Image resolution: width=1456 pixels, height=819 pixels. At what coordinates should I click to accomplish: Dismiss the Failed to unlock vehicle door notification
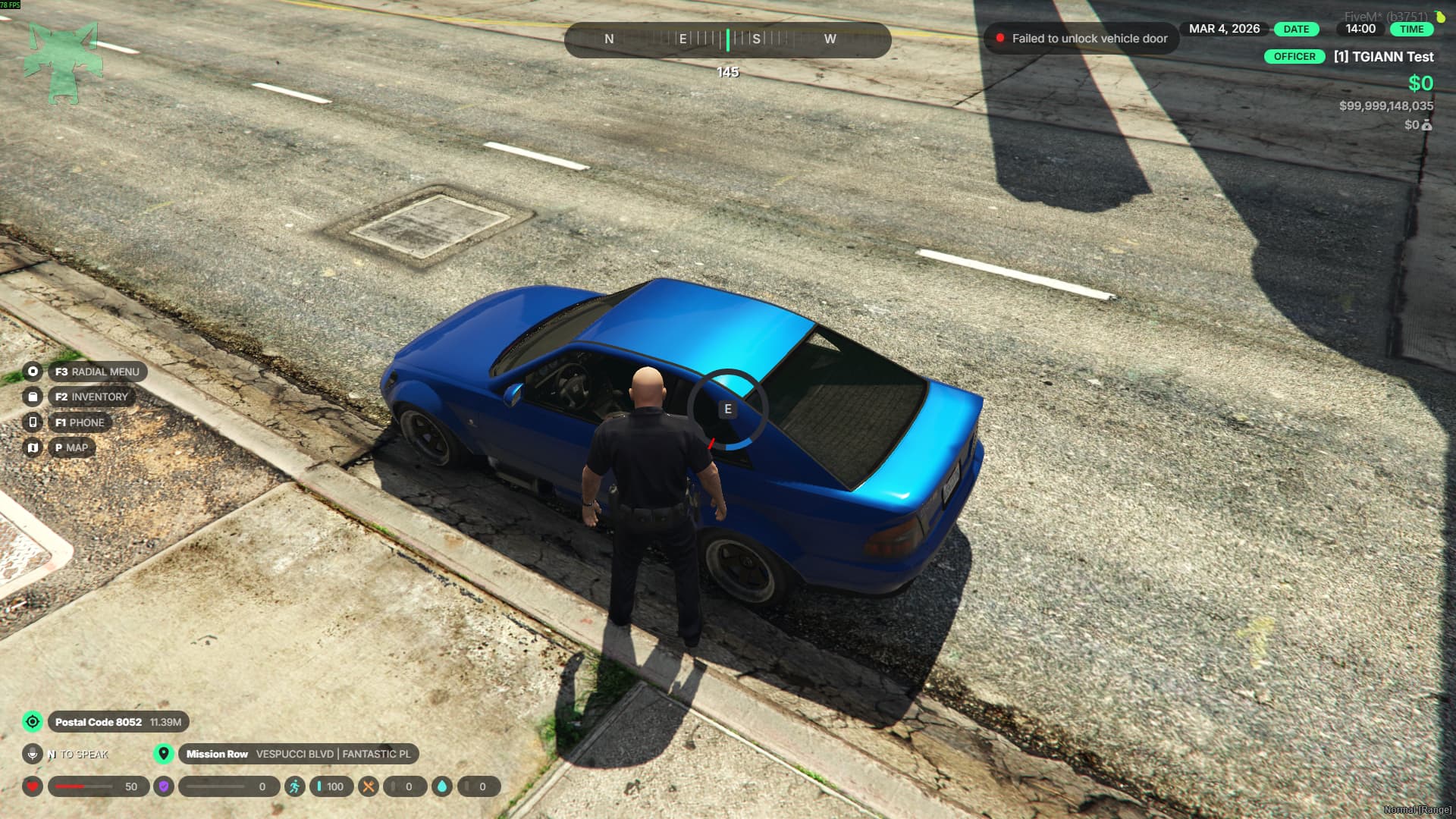point(1081,39)
